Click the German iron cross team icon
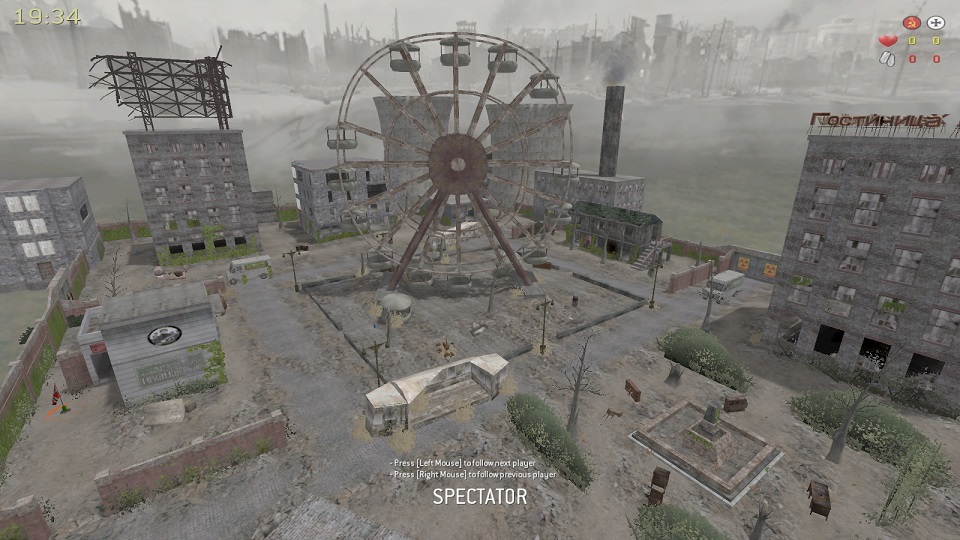This screenshot has width=960, height=540. pyautogui.click(x=936, y=22)
